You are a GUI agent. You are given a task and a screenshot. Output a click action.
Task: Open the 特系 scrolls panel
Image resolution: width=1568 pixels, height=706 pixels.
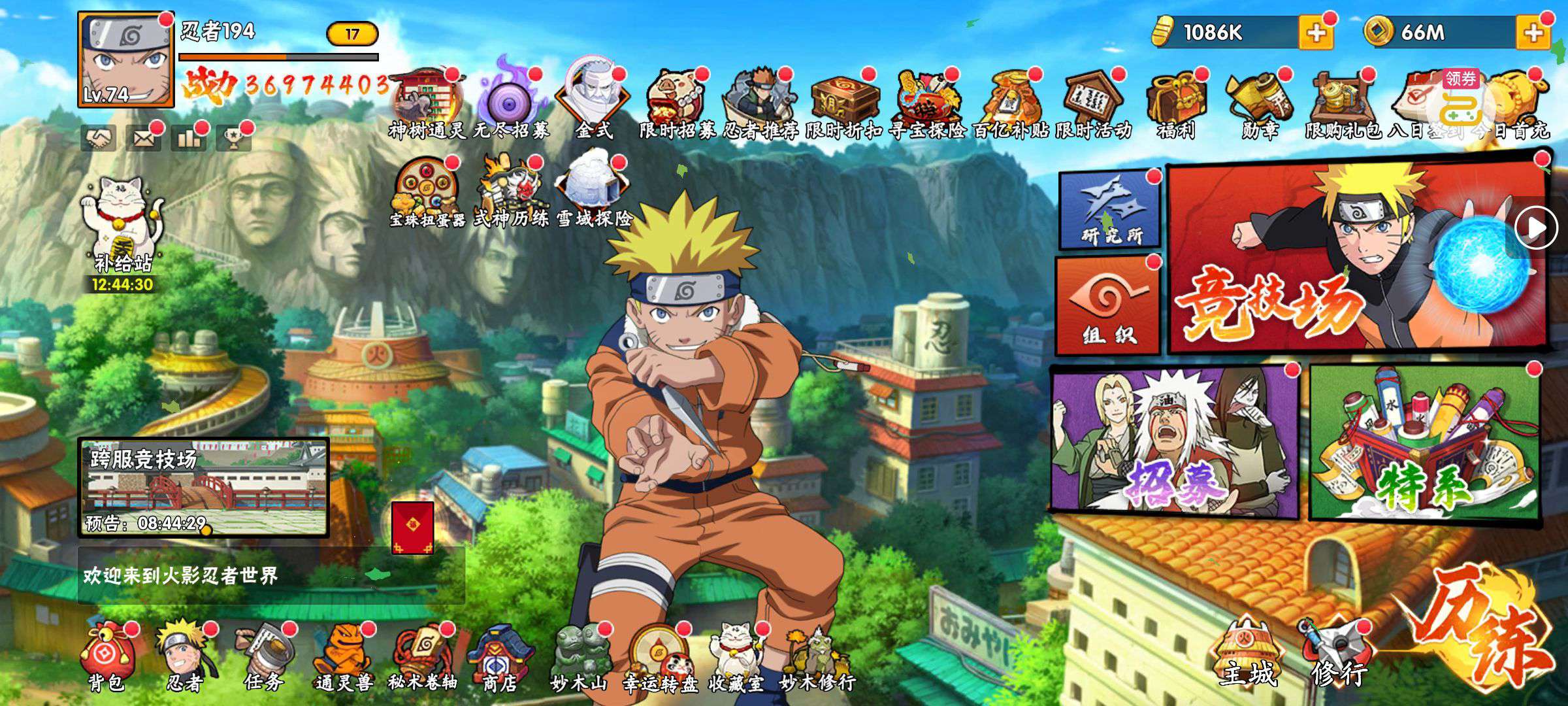point(1424,445)
